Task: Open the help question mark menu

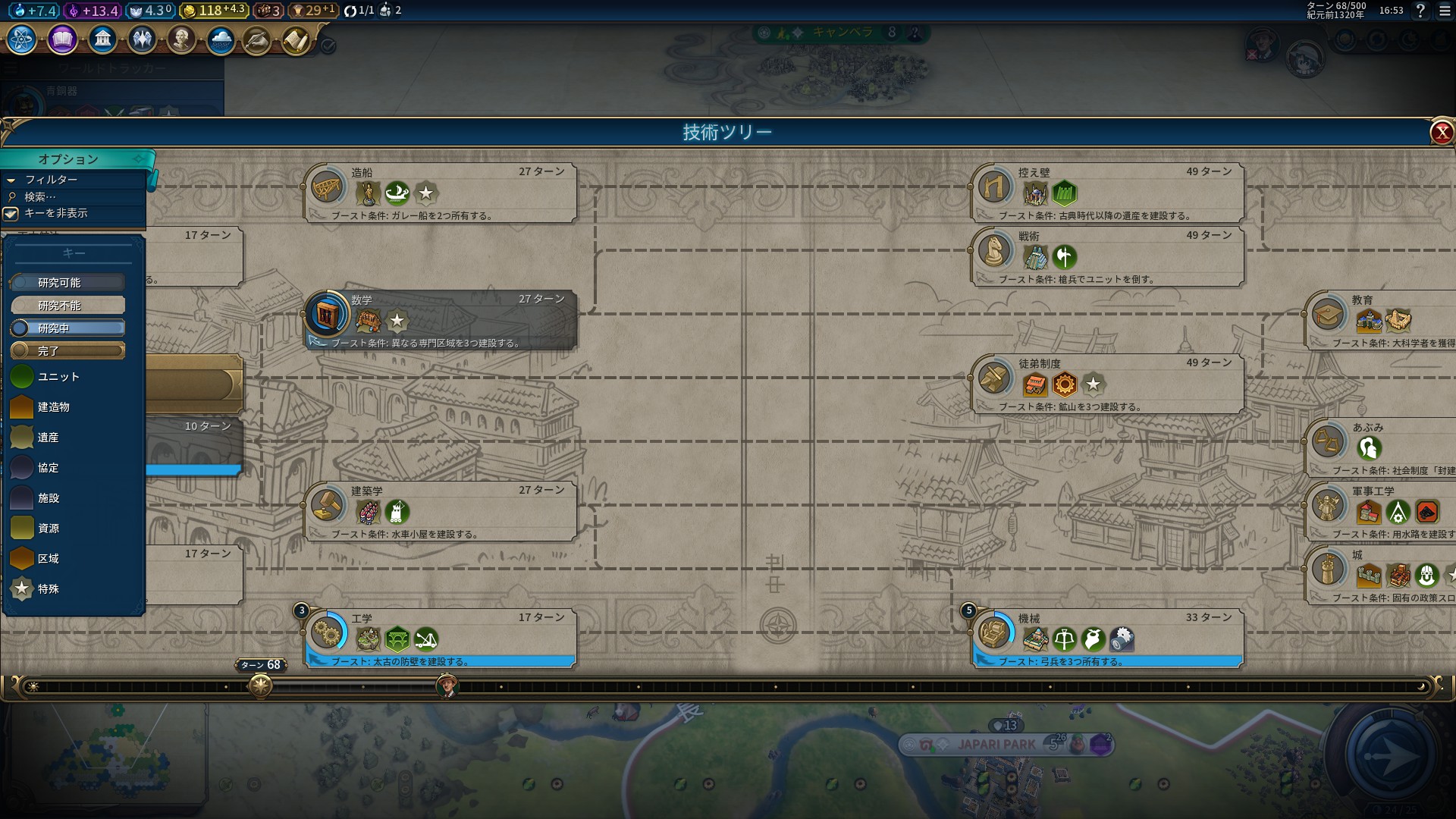Action: click(1420, 11)
